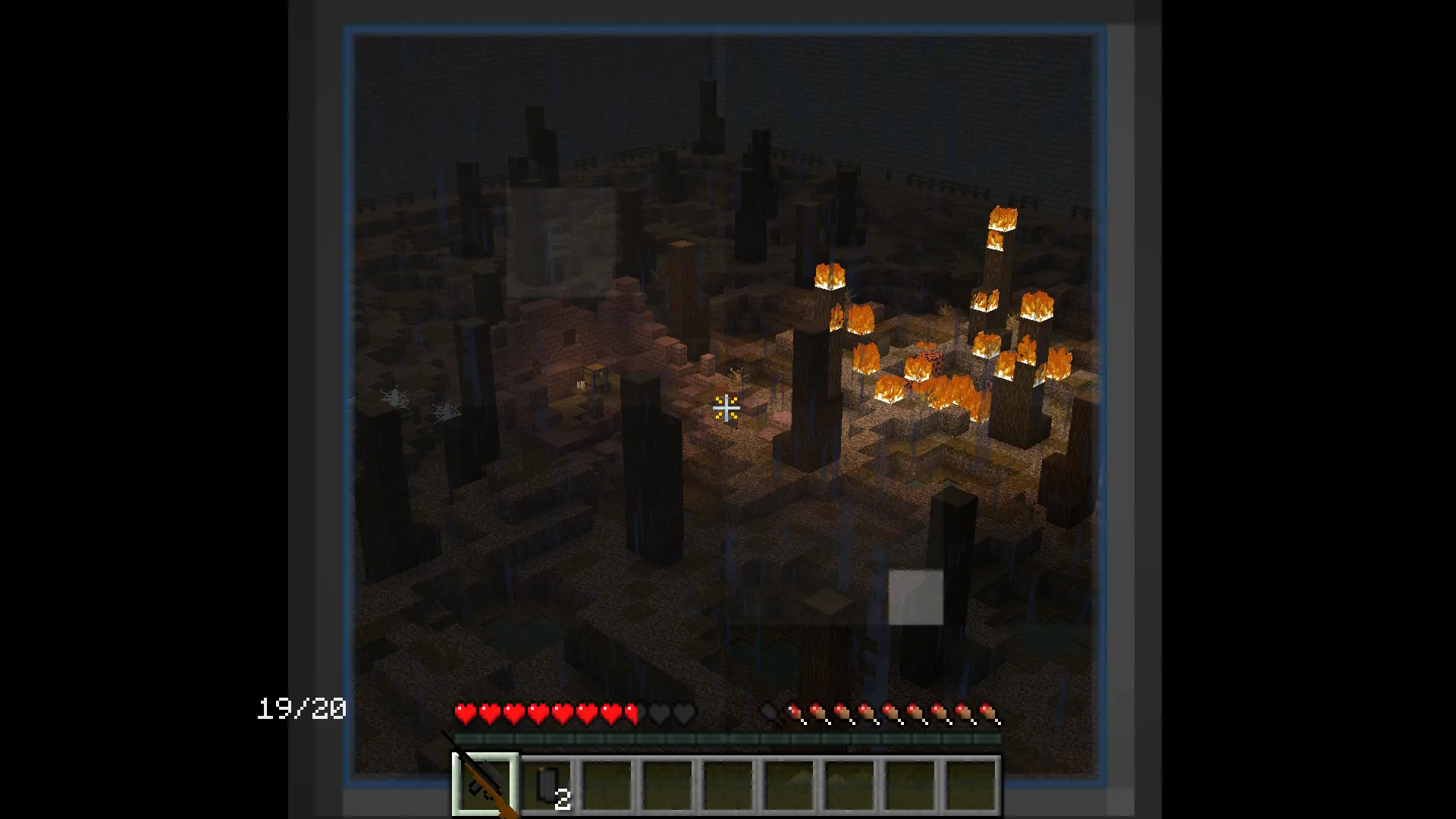Click the empty grayed hunger icon
Image resolution: width=1456 pixels, height=819 pixels.
pos(770,713)
